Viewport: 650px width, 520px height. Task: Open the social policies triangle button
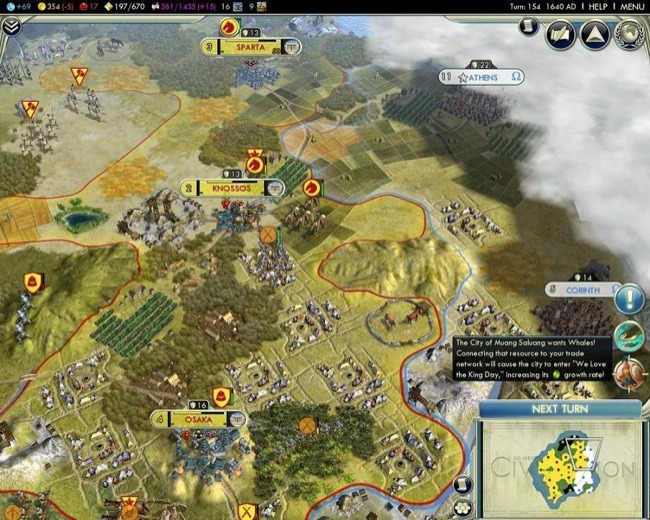pos(594,36)
